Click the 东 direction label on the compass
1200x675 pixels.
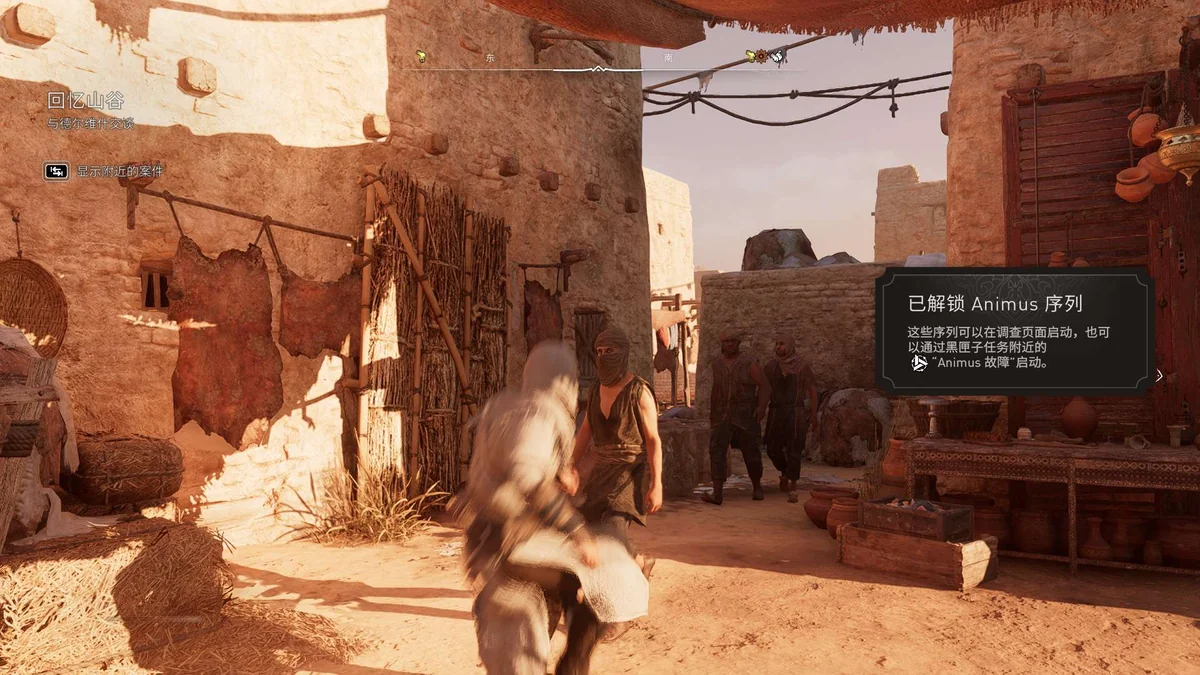pyautogui.click(x=490, y=58)
